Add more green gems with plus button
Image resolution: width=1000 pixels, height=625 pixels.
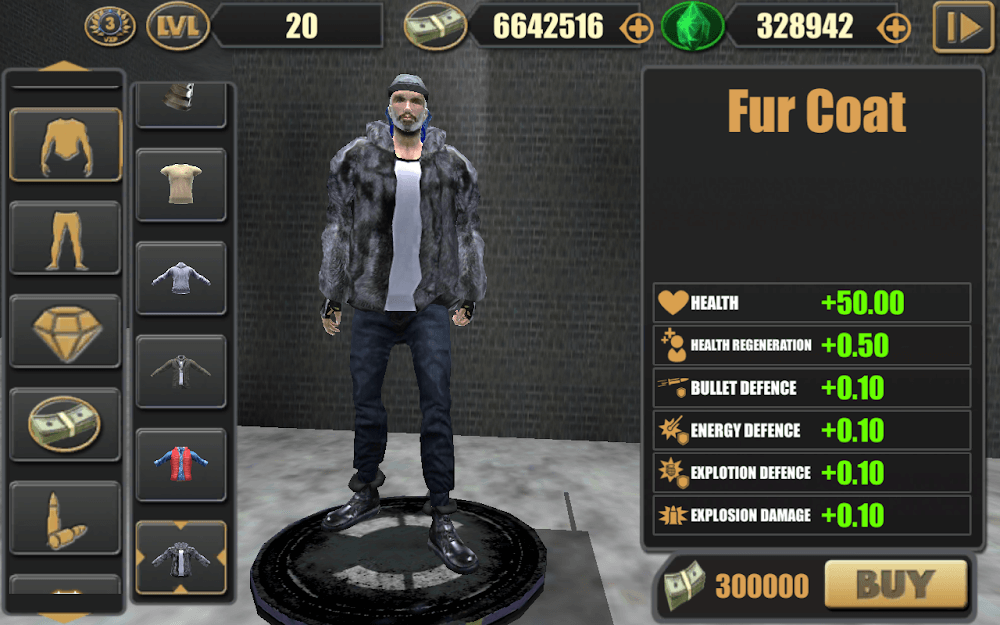[x=895, y=28]
